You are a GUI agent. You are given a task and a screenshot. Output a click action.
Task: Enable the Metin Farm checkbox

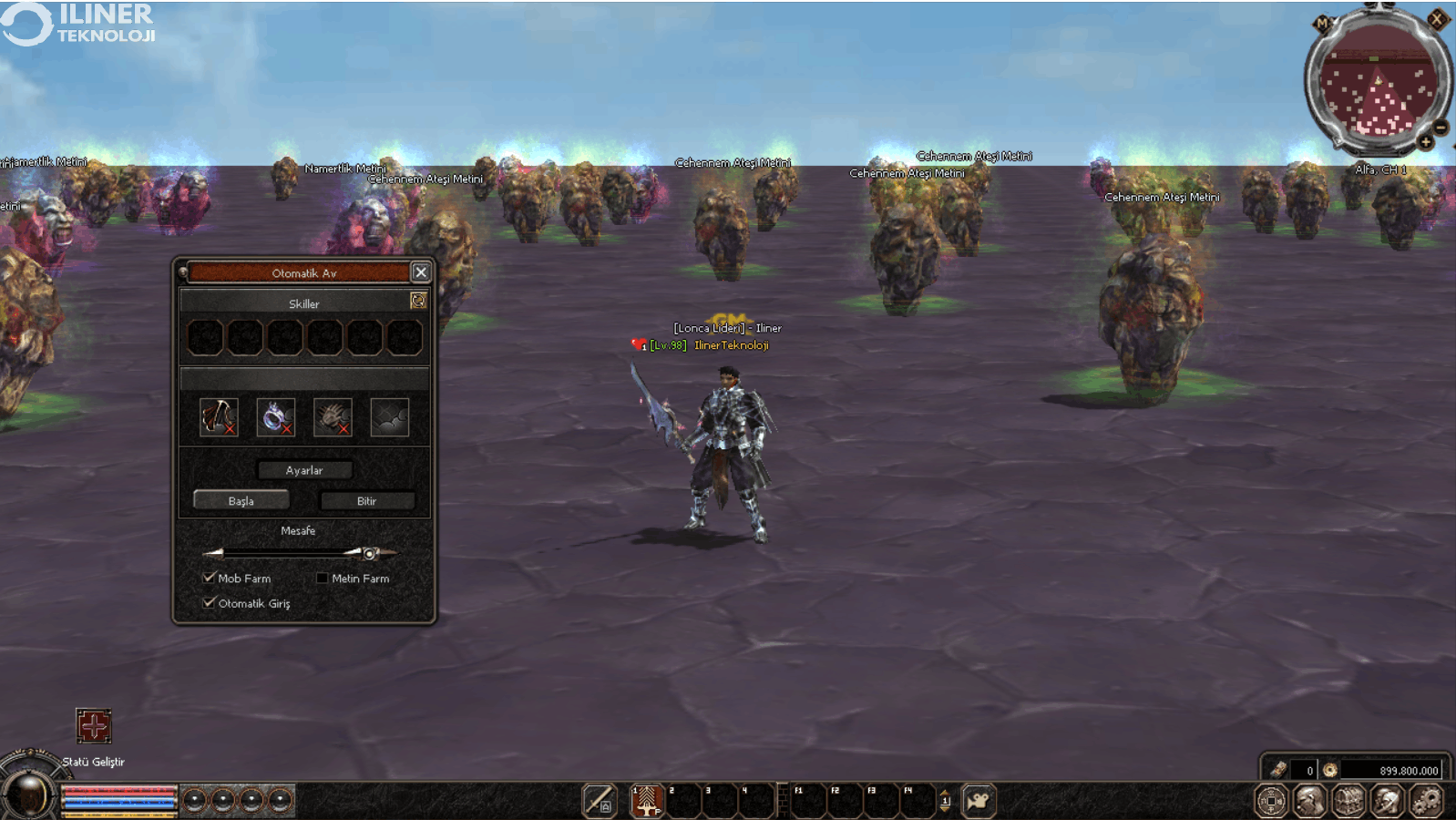[x=322, y=578]
